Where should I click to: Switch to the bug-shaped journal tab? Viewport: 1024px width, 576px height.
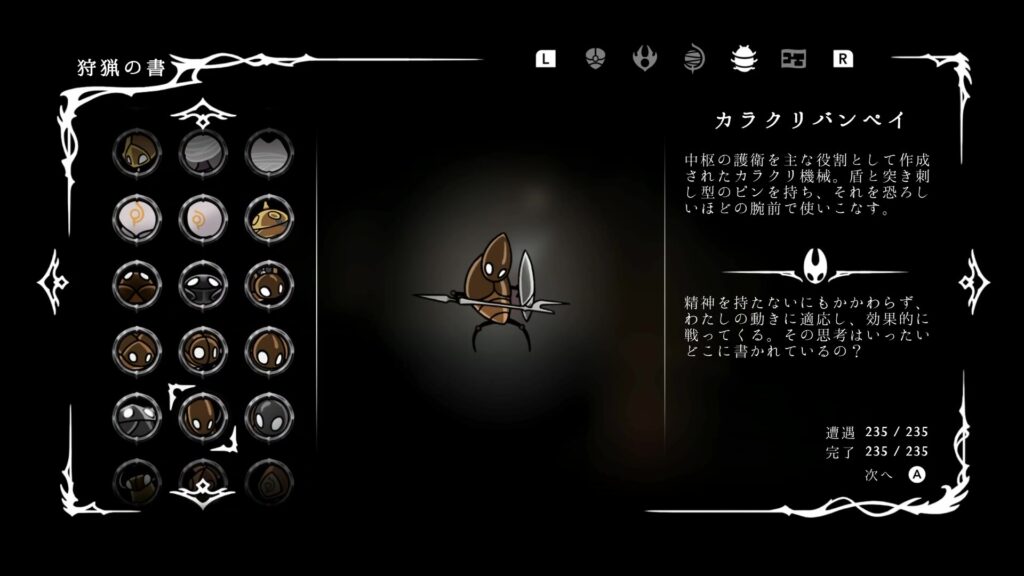coord(743,58)
